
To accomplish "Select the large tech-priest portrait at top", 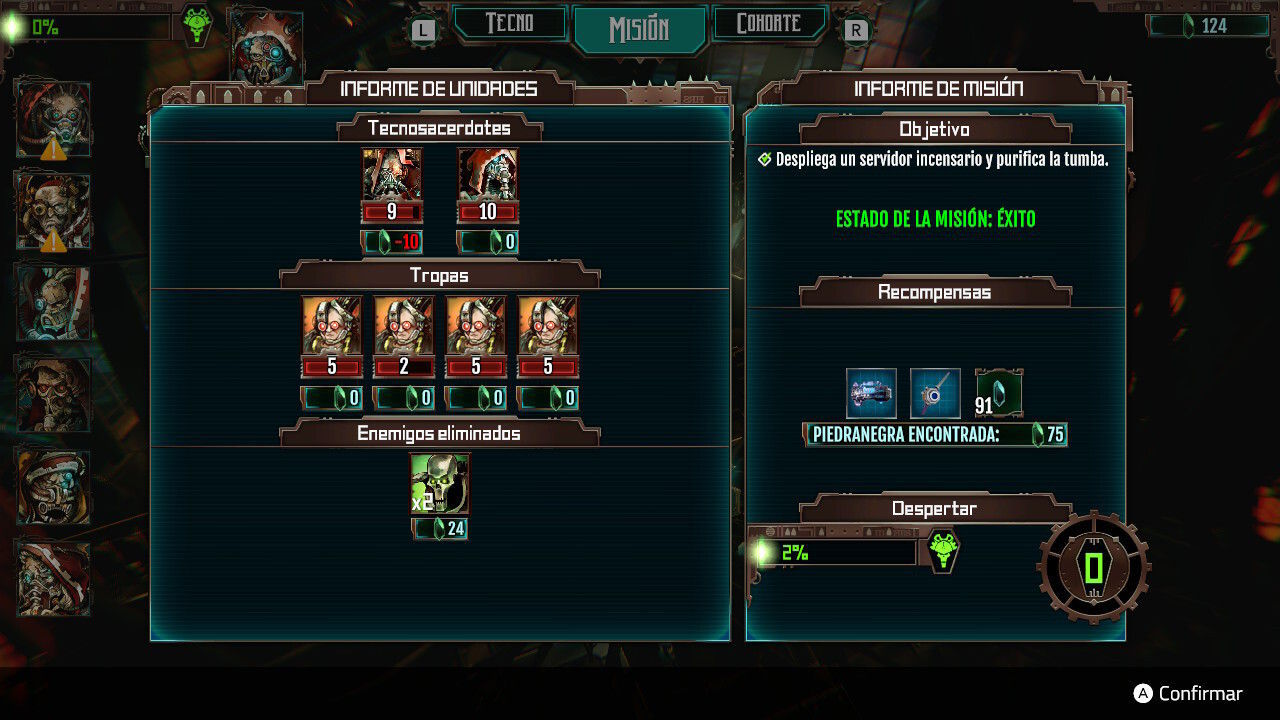I will (266, 48).
